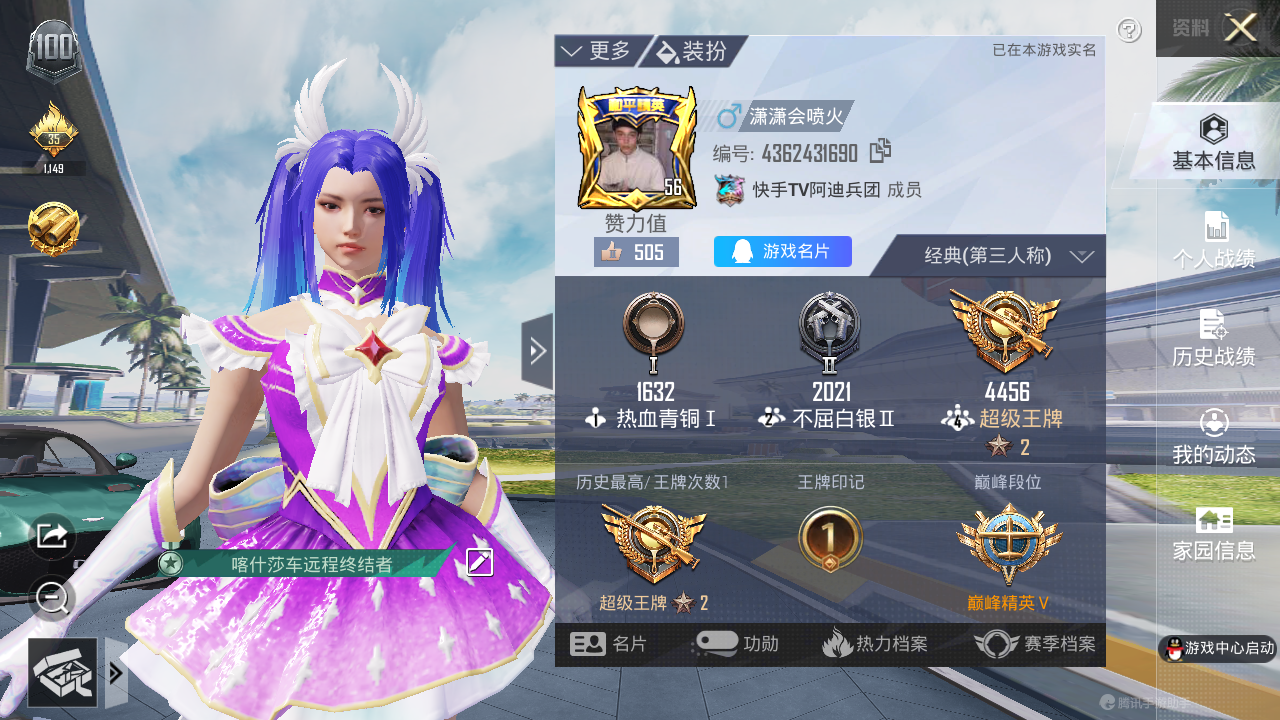Collapse the panel with the side arrow
The height and width of the screenshot is (720, 1280).
pos(537,351)
